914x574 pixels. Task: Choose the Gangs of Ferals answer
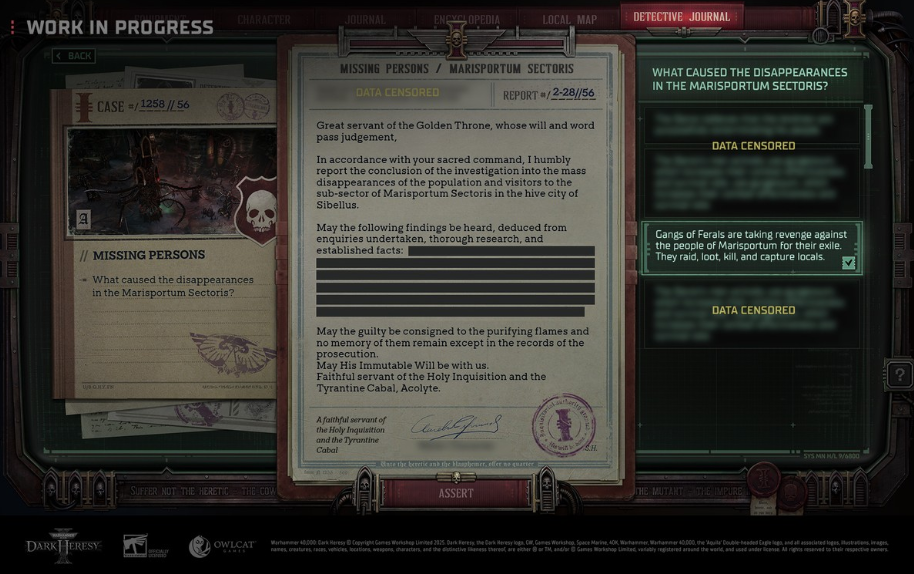tap(752, 246)
